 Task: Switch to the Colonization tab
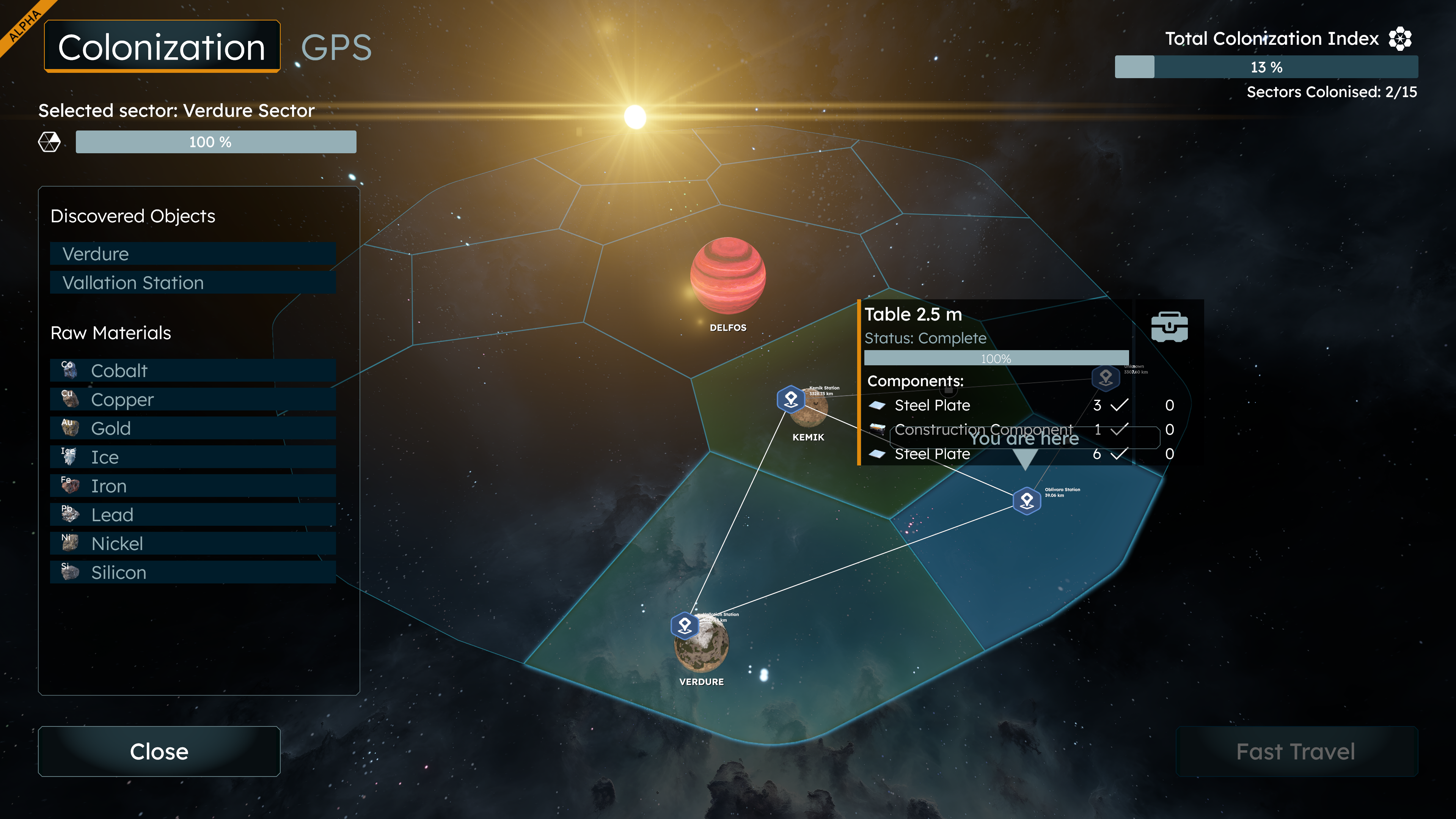click(162, 47)
